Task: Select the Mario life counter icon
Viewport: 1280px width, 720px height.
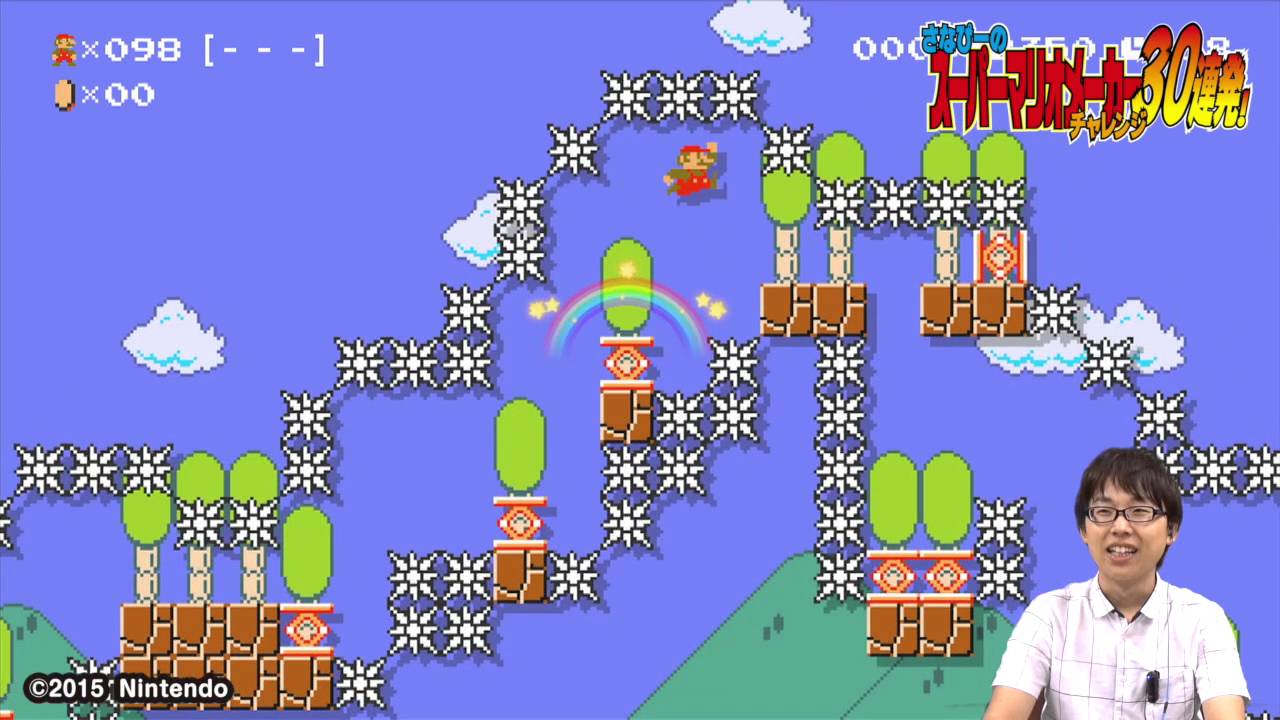Action: coord(62,48)
